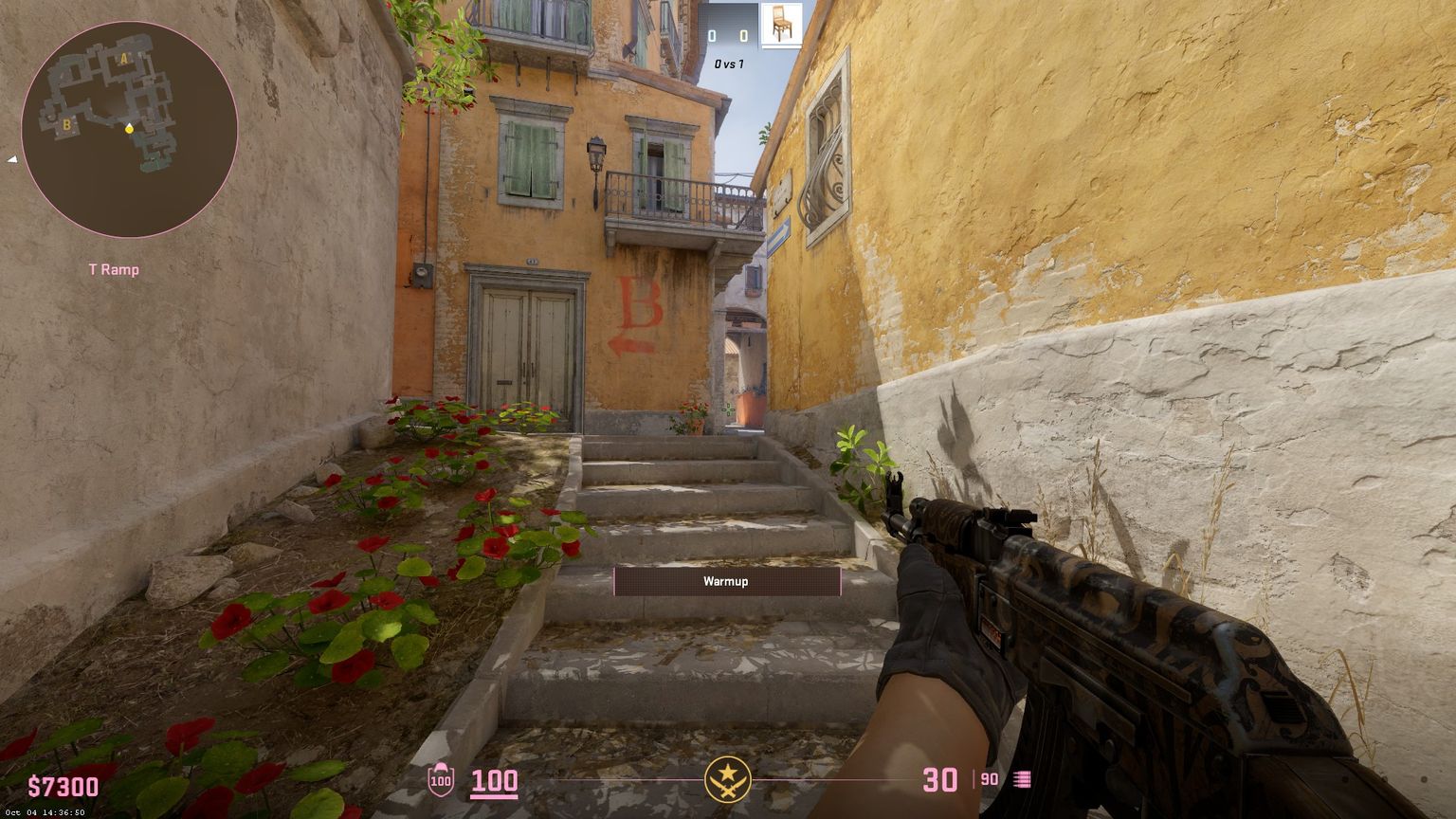The height and width of the screenshot is (819, 1456).
Task: Select the helmet-and-armor shield icon
Action: click(x=440, y=780)
